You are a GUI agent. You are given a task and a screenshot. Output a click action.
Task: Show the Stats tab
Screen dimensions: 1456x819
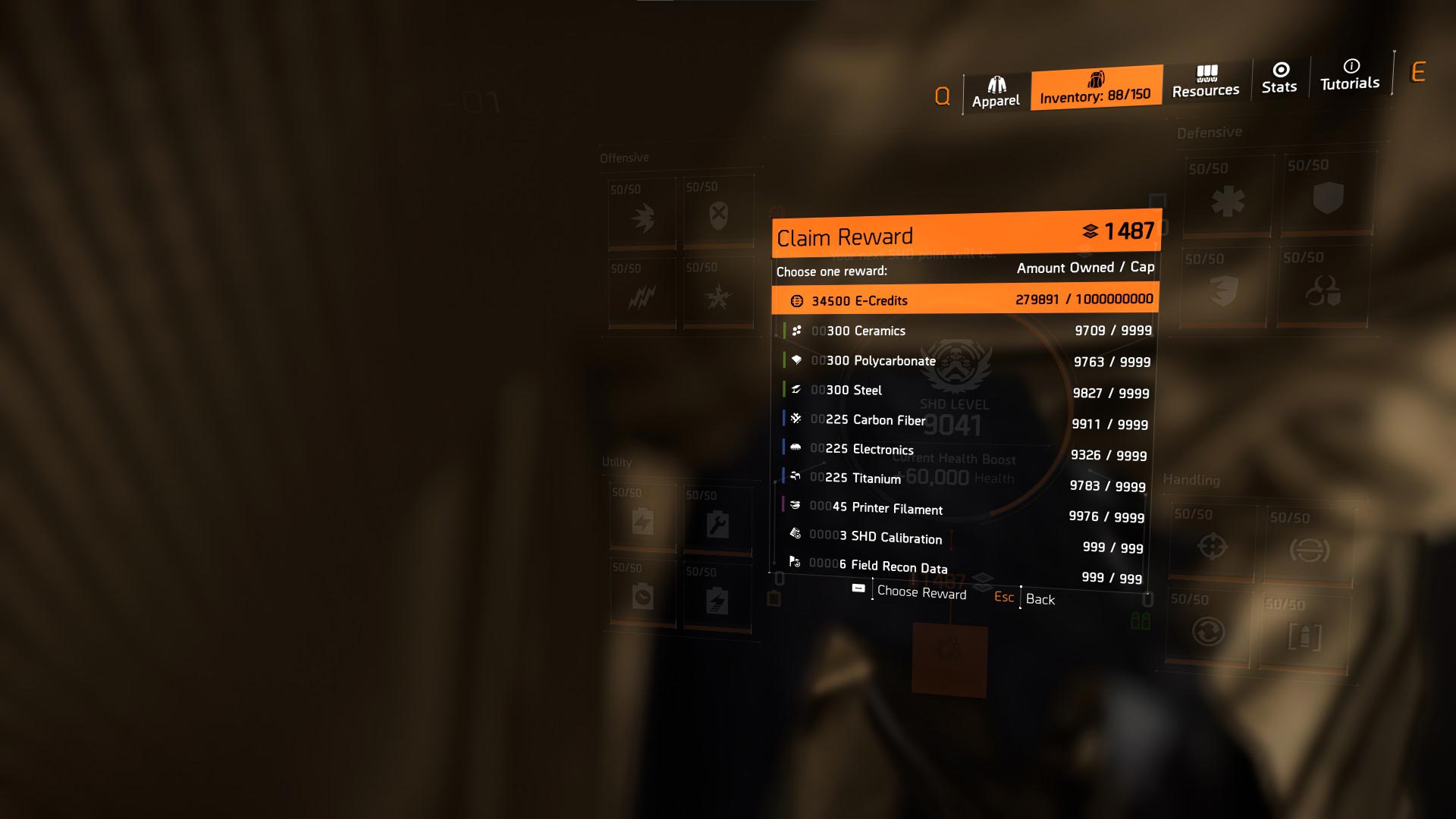1279,78
